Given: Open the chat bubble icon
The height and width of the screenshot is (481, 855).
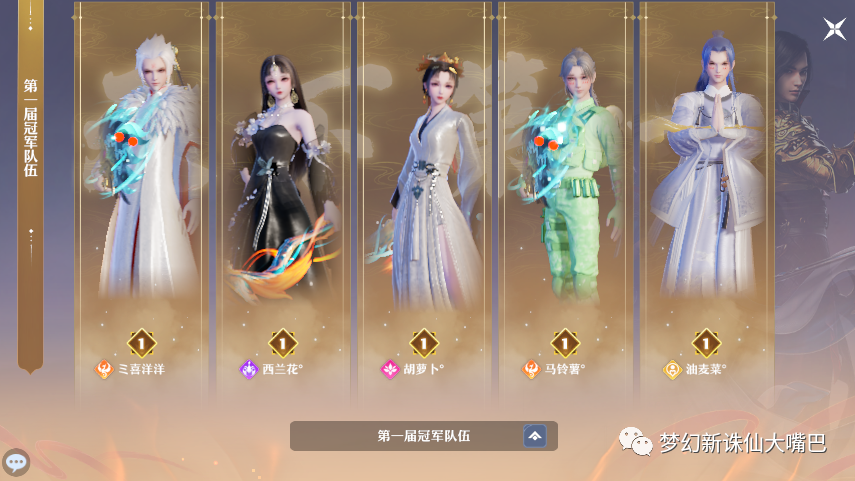Looking at the screenshot, I should click(16, 462).
